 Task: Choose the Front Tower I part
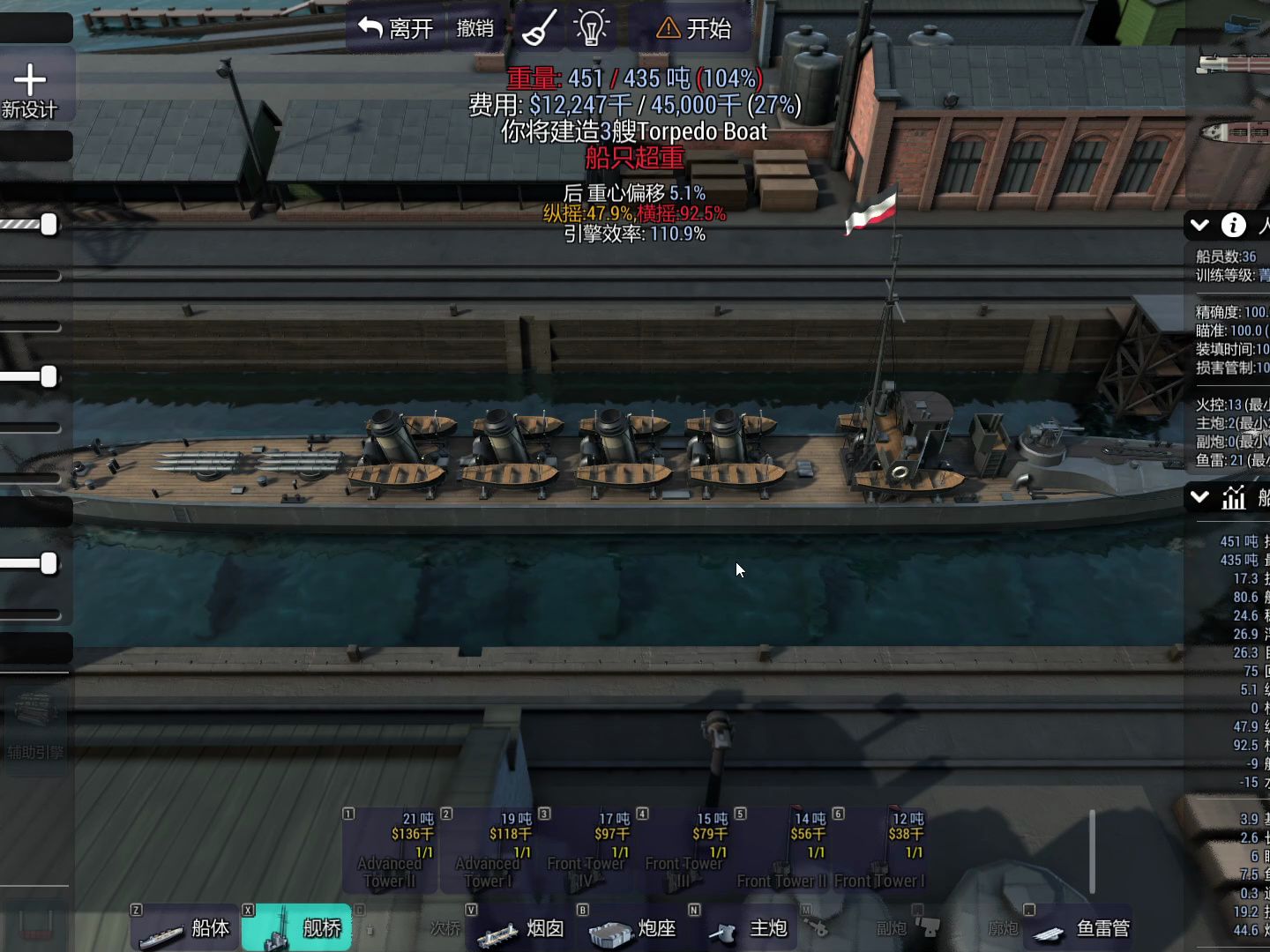coord(880,851)
